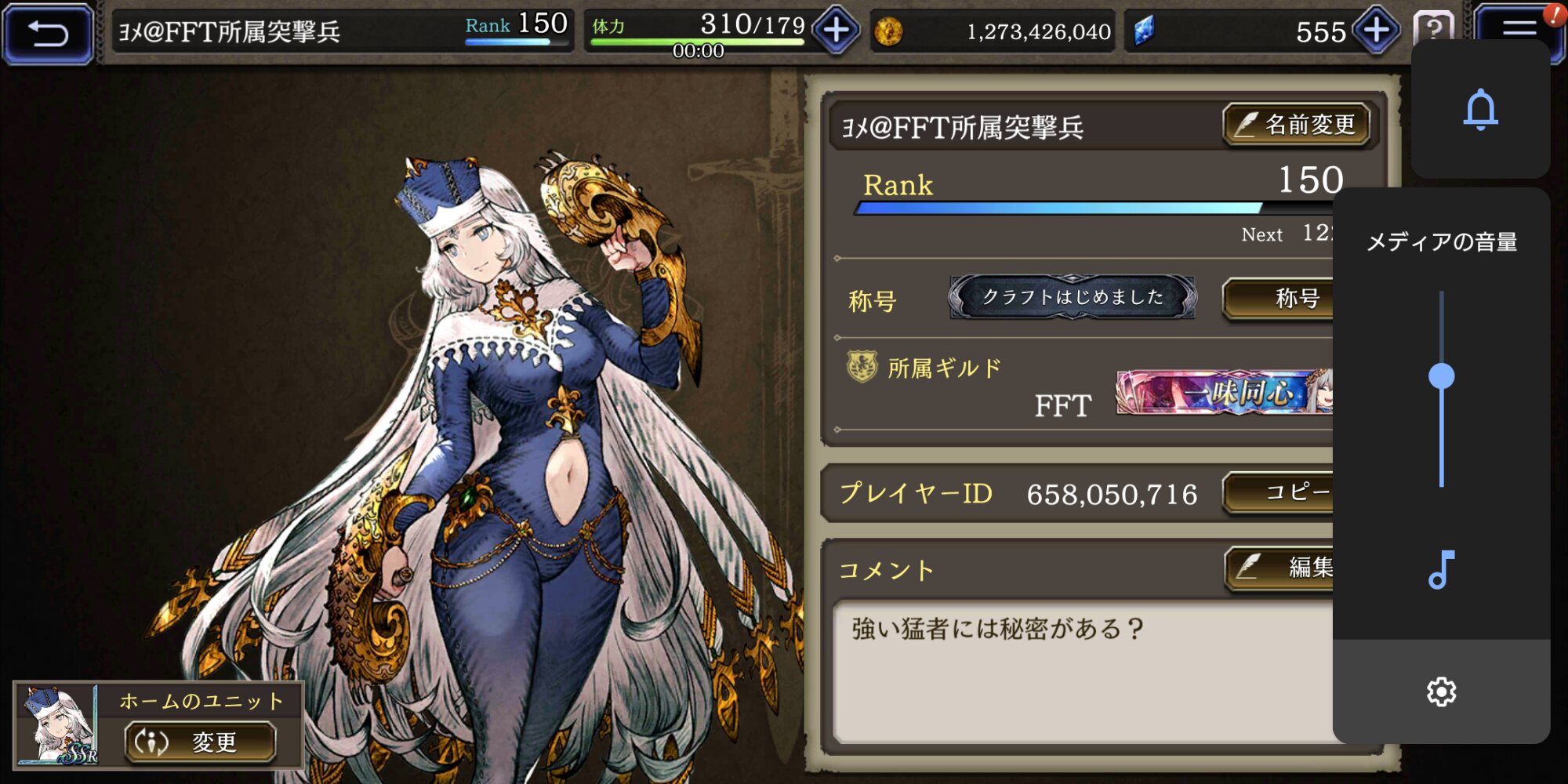1568x784 pixels.
Task: Change home unit with 変更 button
Action: tap(200, 742)
